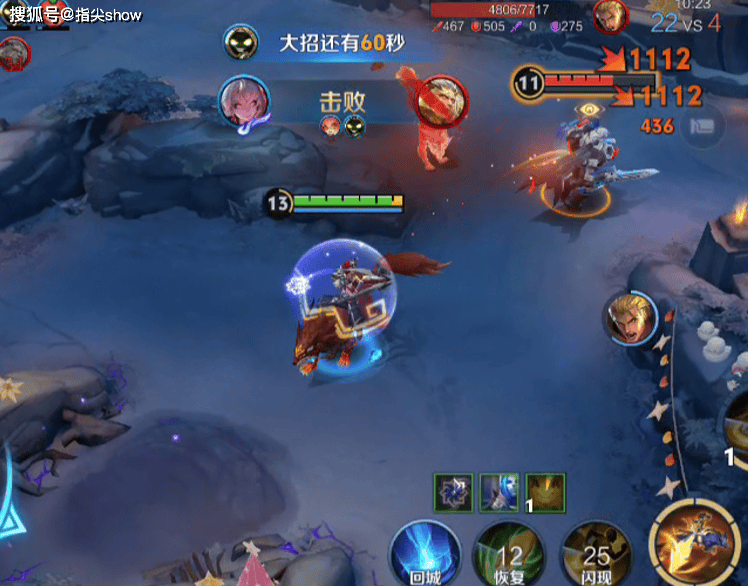Image resolution: width=748 pixels, height=586 pixels.
Task: Use the 恢复 heal summoner spell
Action: coord(509,553)
